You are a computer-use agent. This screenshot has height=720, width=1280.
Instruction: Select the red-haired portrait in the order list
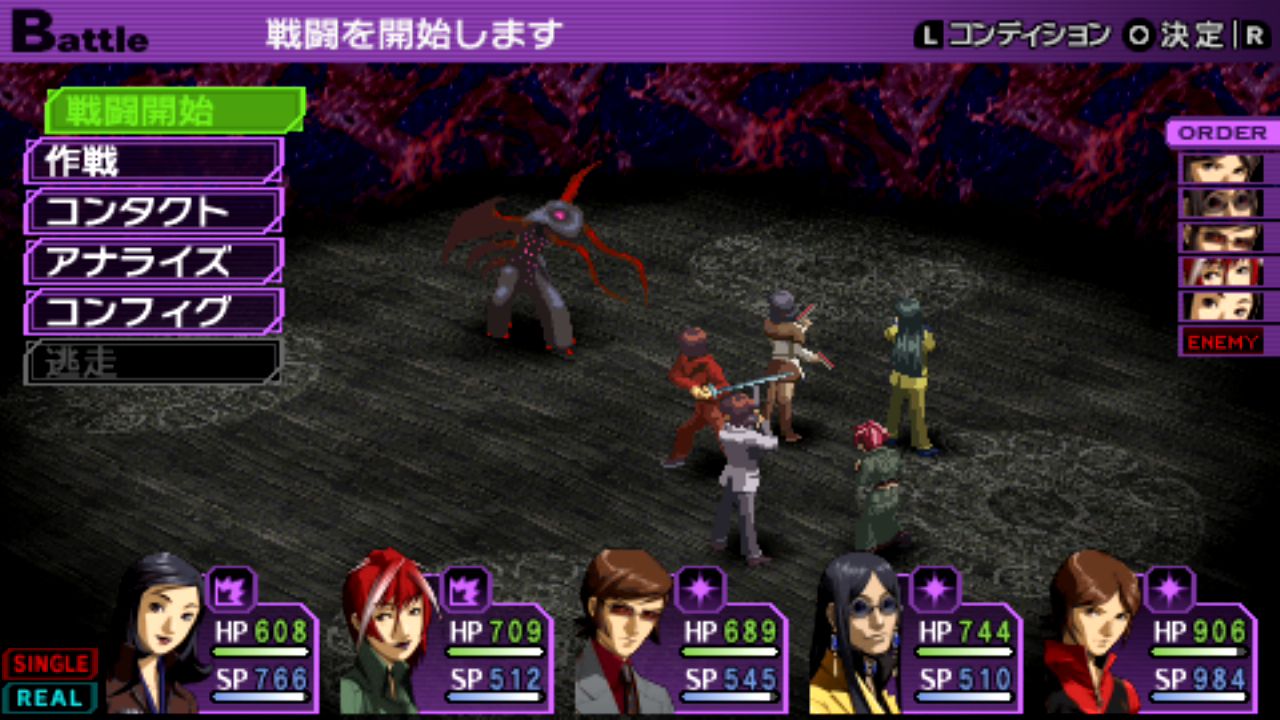[1222, 271]
